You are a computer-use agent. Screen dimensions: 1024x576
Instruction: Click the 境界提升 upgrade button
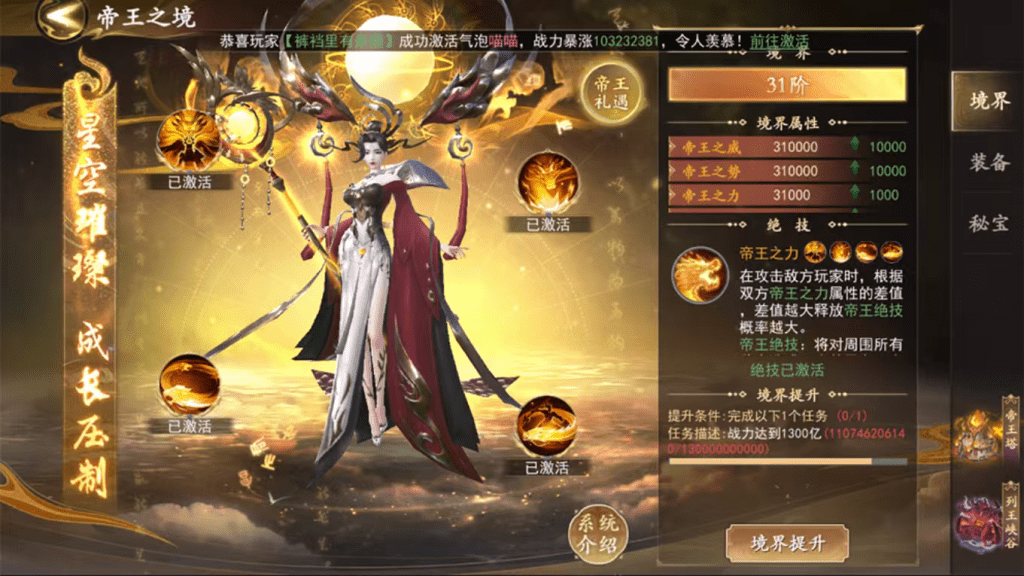point(787,543)
